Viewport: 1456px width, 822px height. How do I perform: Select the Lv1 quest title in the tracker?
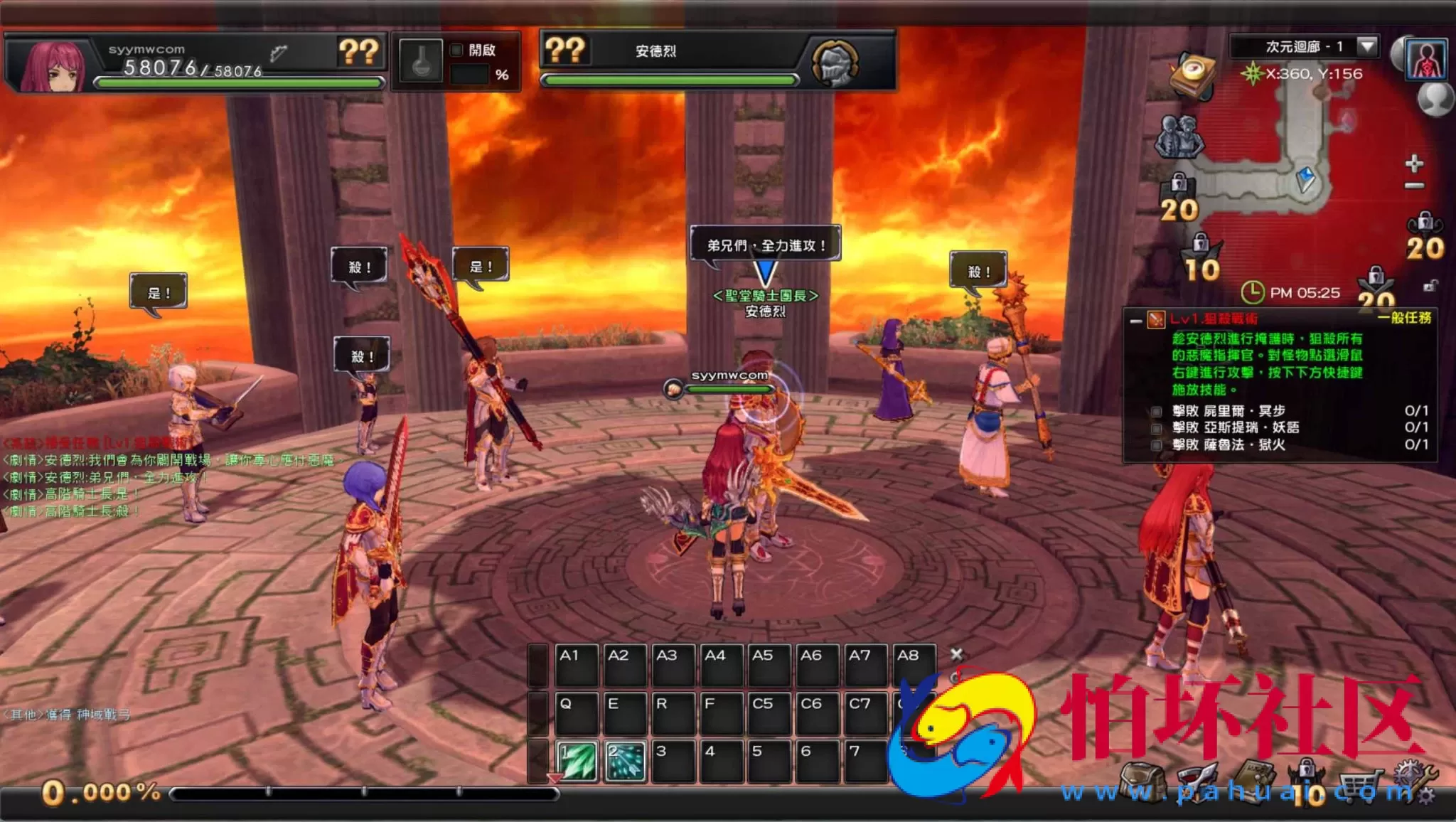pos(1214,319)
